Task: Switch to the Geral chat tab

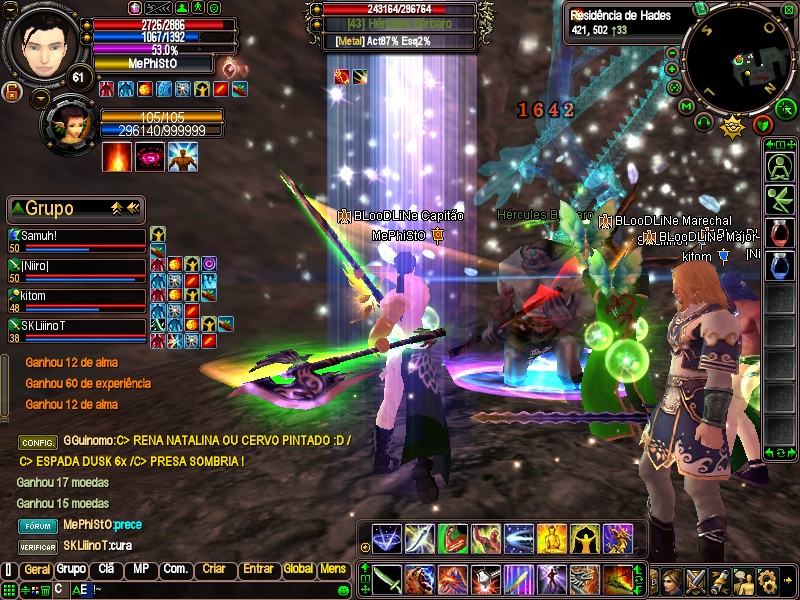Action: pyautogui.click(x=37, y=570)
